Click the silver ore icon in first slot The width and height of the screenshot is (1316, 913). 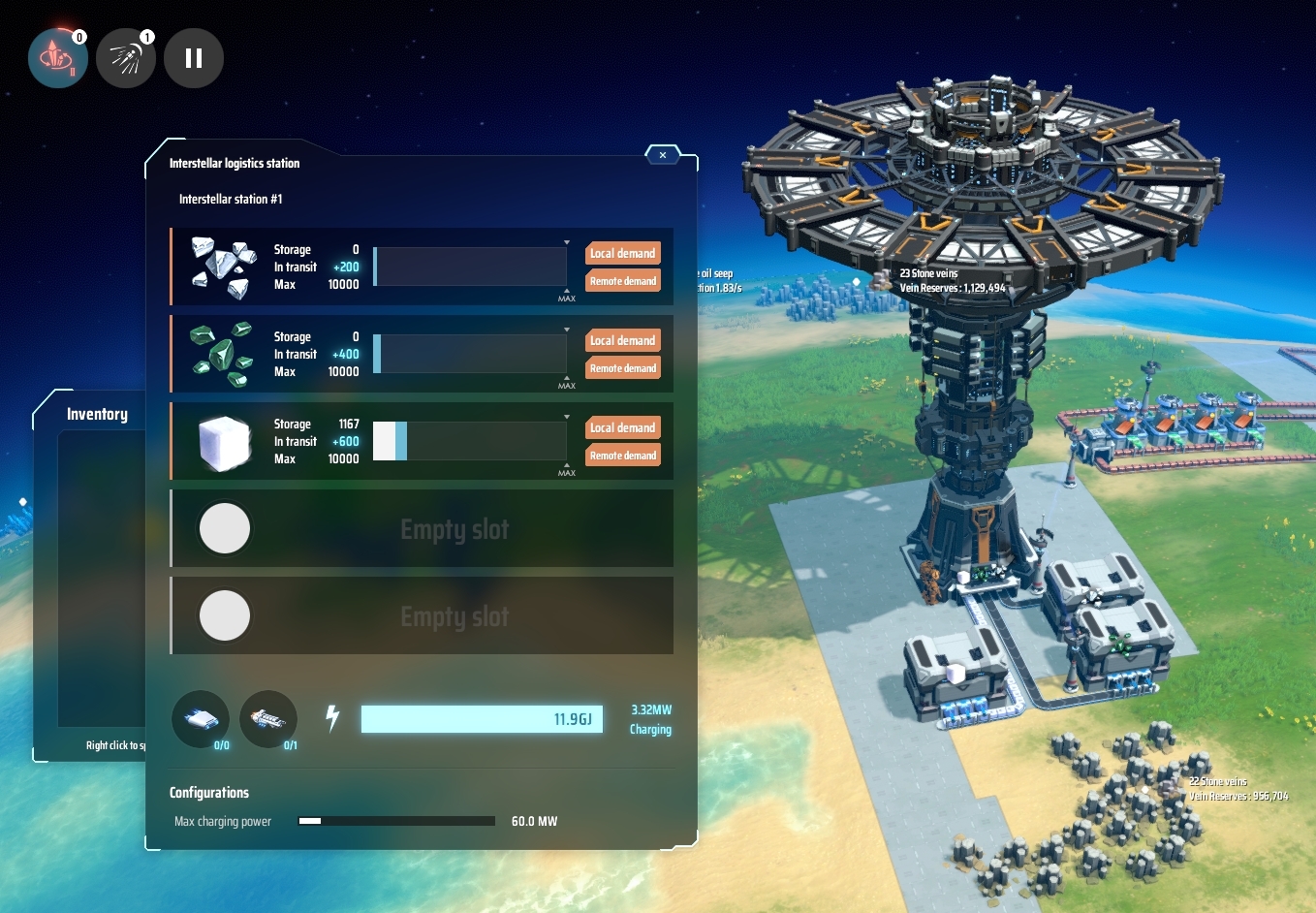[224, 266]
